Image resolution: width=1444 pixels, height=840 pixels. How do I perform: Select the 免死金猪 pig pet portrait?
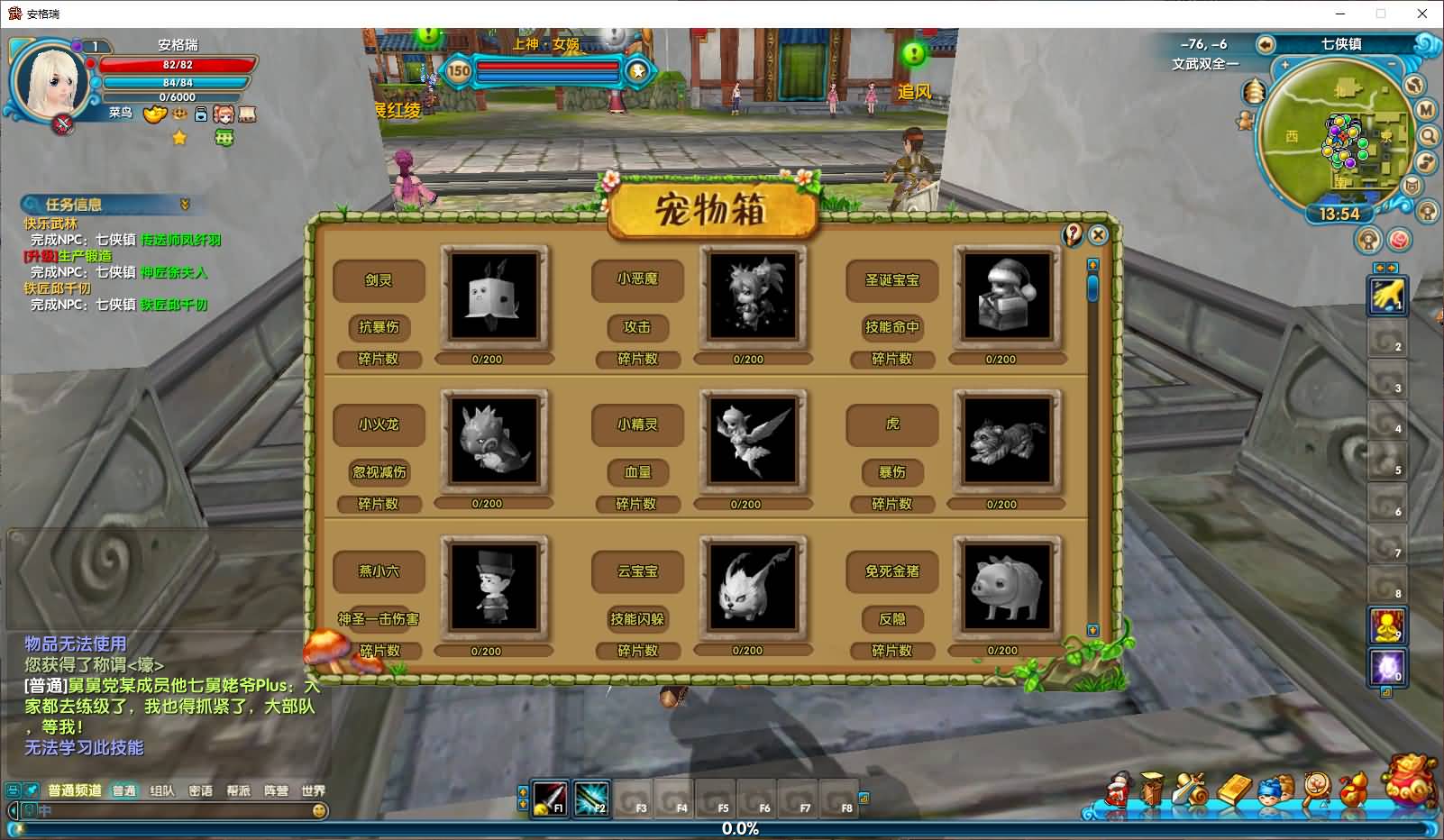[1007, 587]
